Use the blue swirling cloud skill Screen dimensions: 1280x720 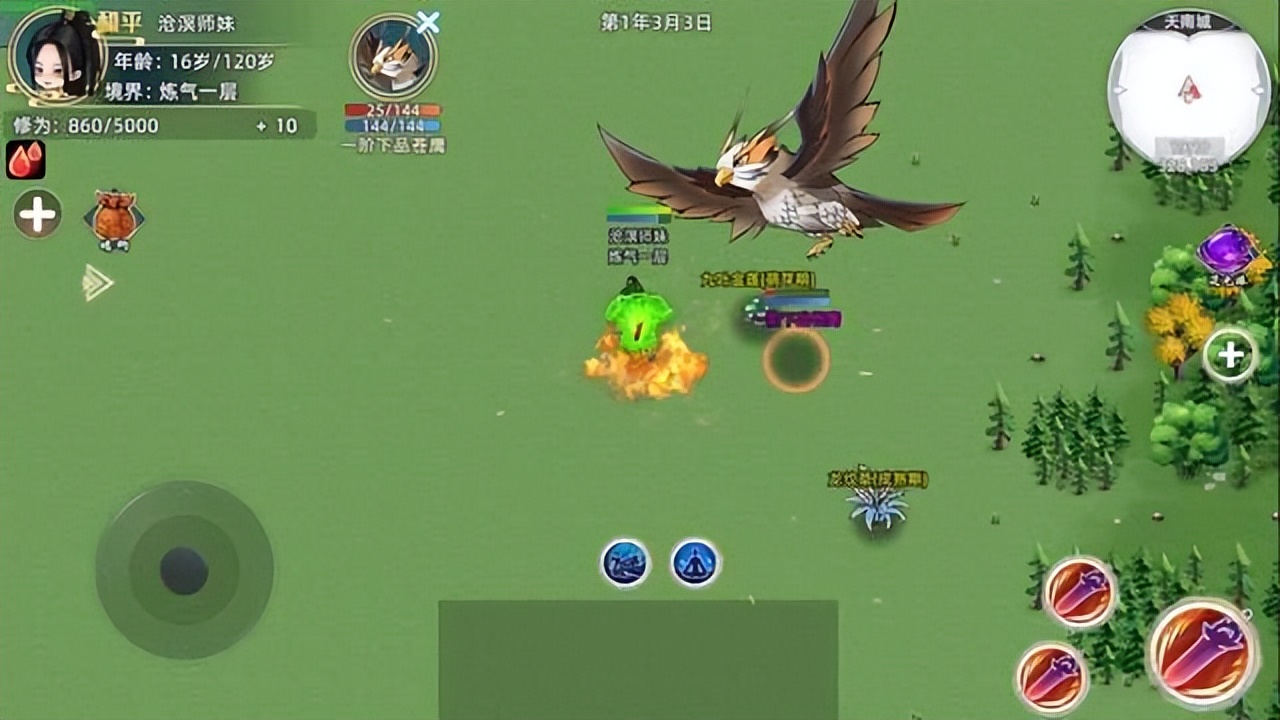(626, 563)
